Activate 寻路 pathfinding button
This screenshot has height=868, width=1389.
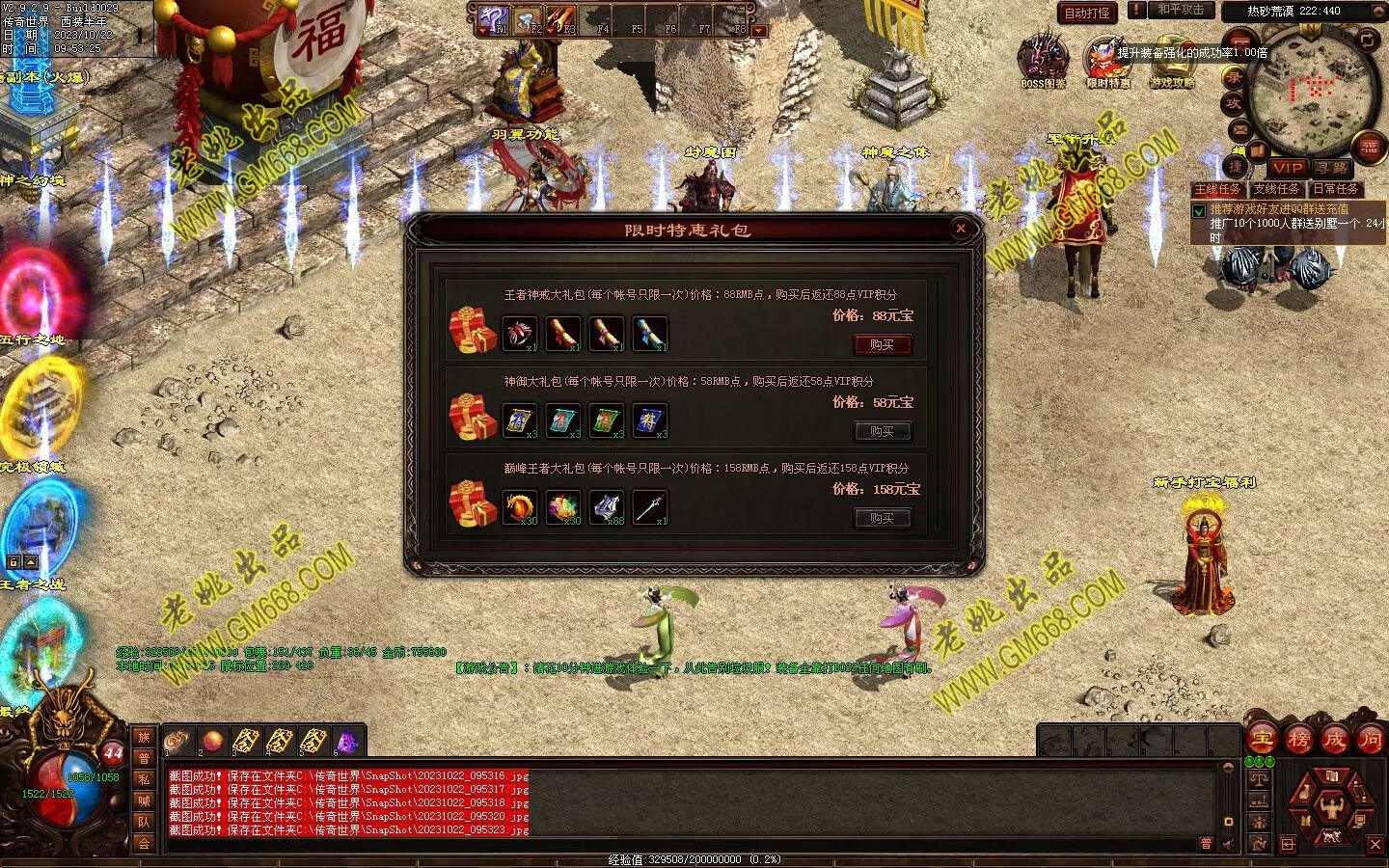[1331, 168]
